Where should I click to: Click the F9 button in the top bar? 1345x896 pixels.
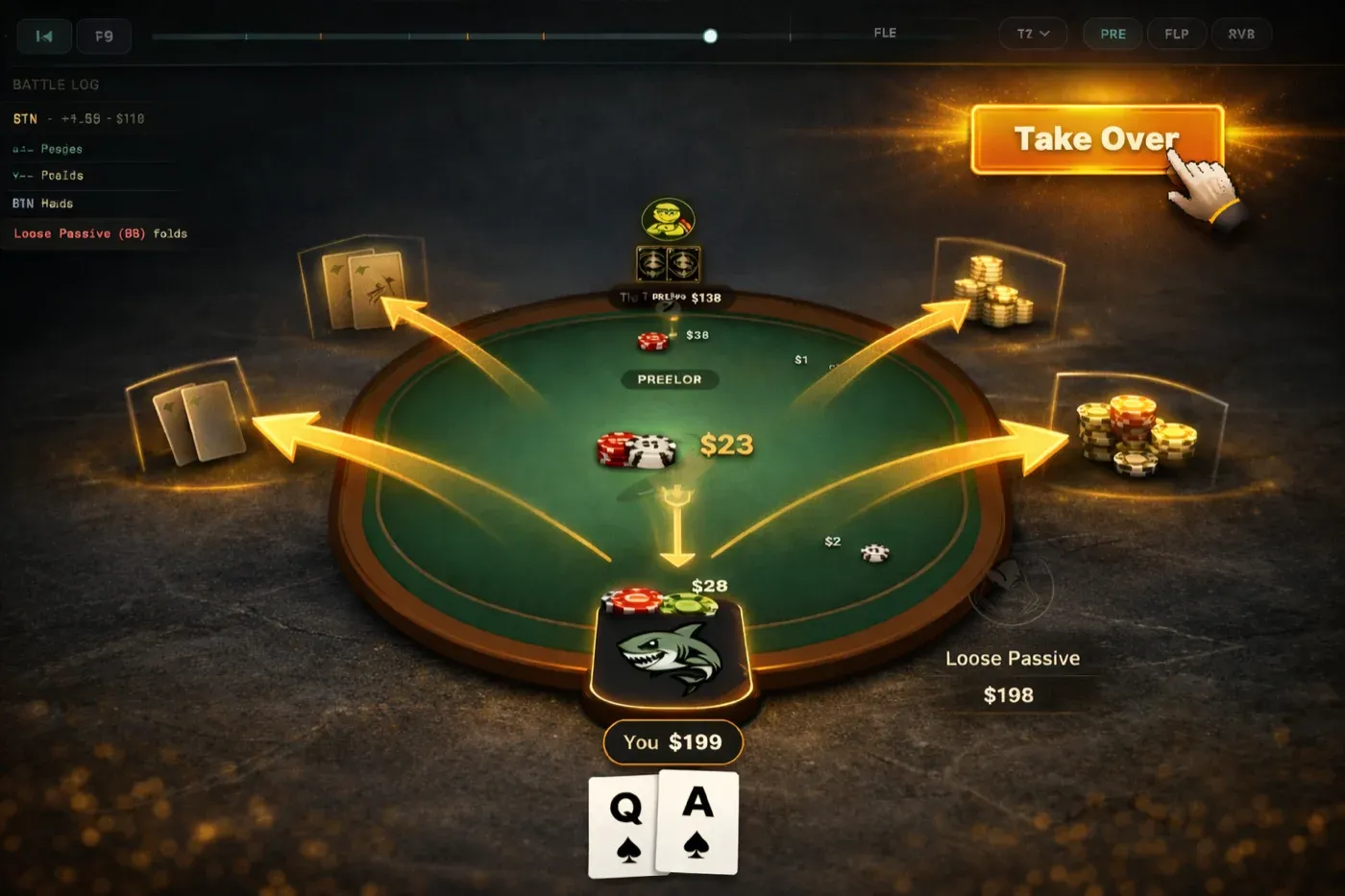(104, 36)
